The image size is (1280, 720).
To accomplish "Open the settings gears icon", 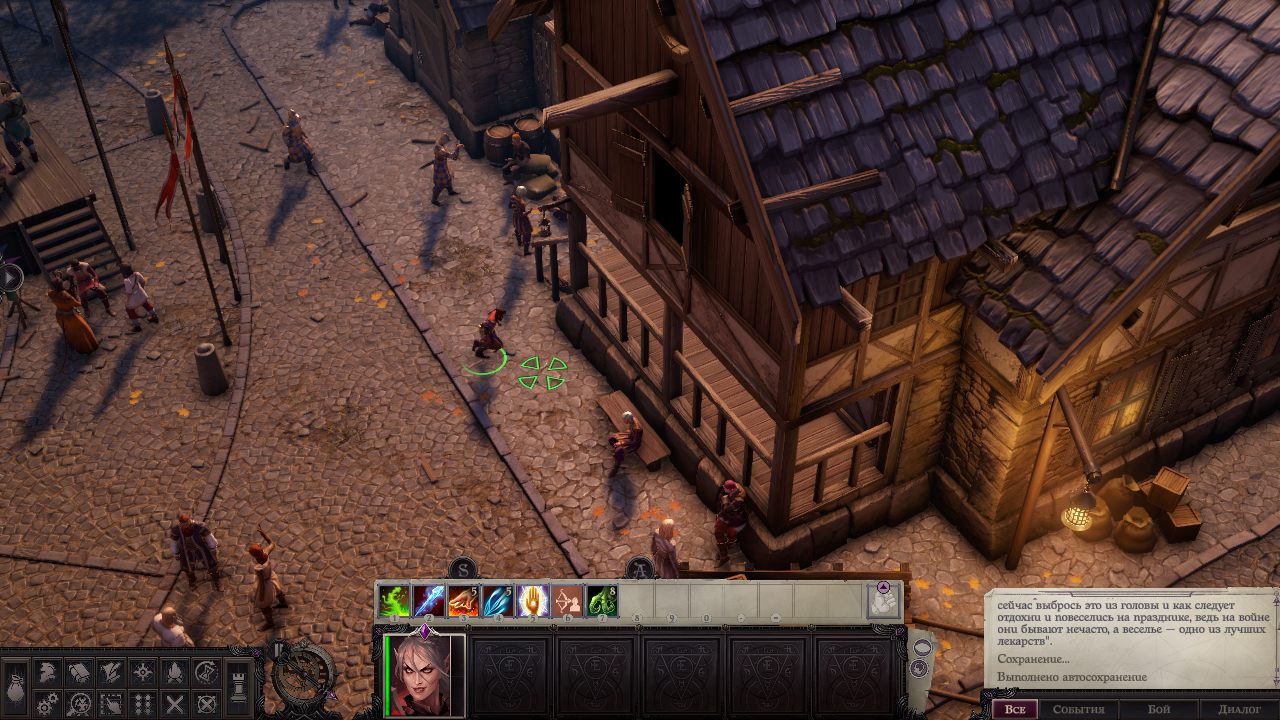I will click(x=46, y=704).
